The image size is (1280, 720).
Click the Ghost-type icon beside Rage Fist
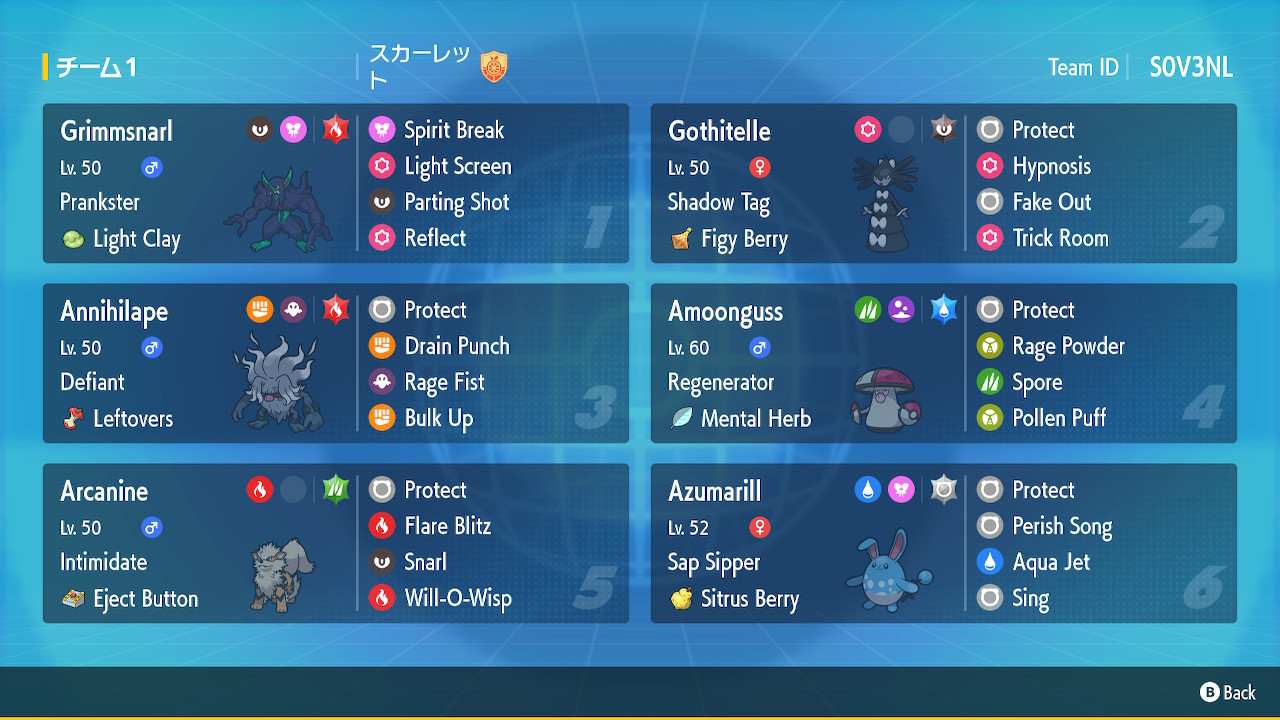tap(384, 382)
